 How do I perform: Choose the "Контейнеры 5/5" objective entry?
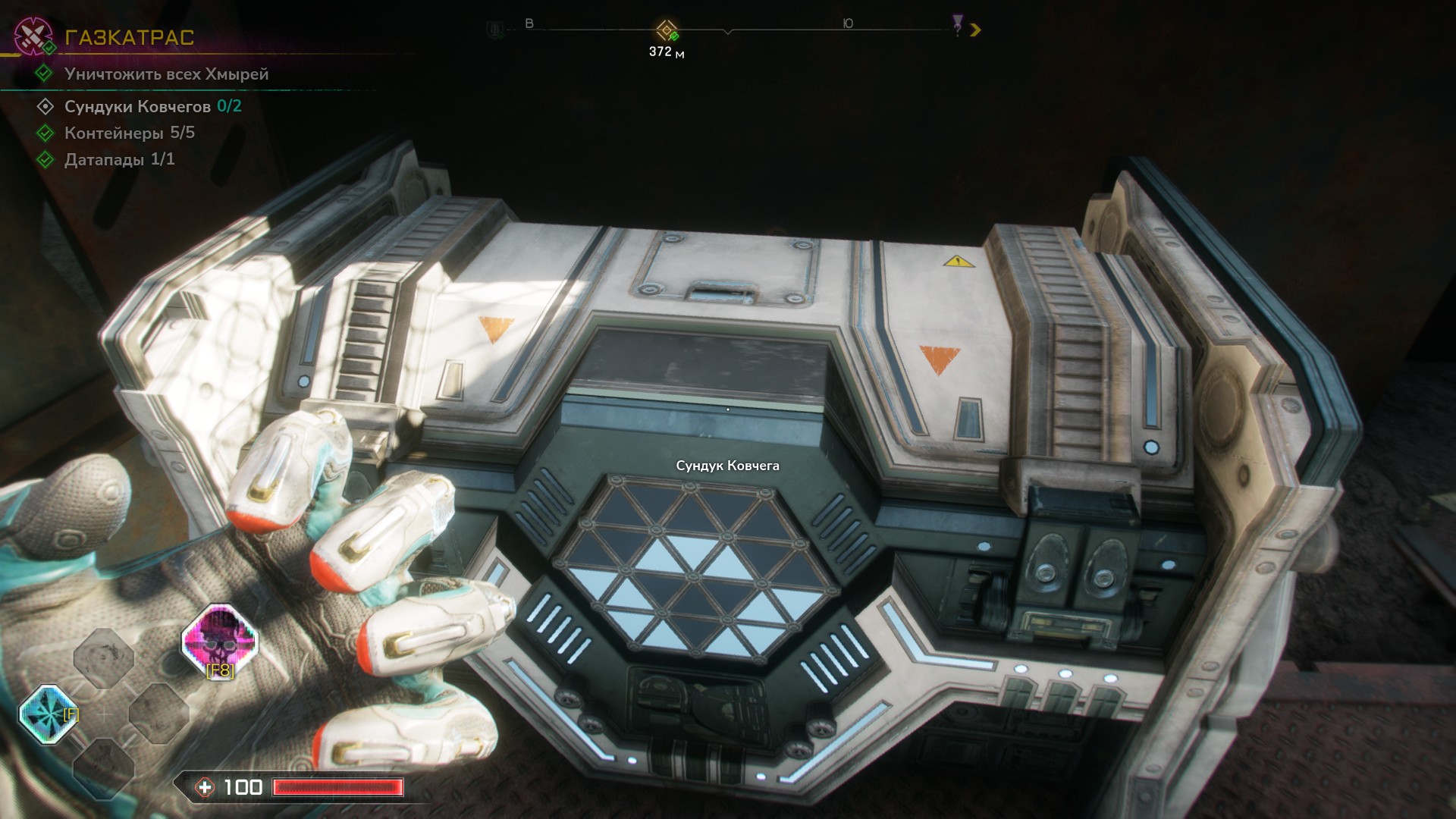coord(129,133)
